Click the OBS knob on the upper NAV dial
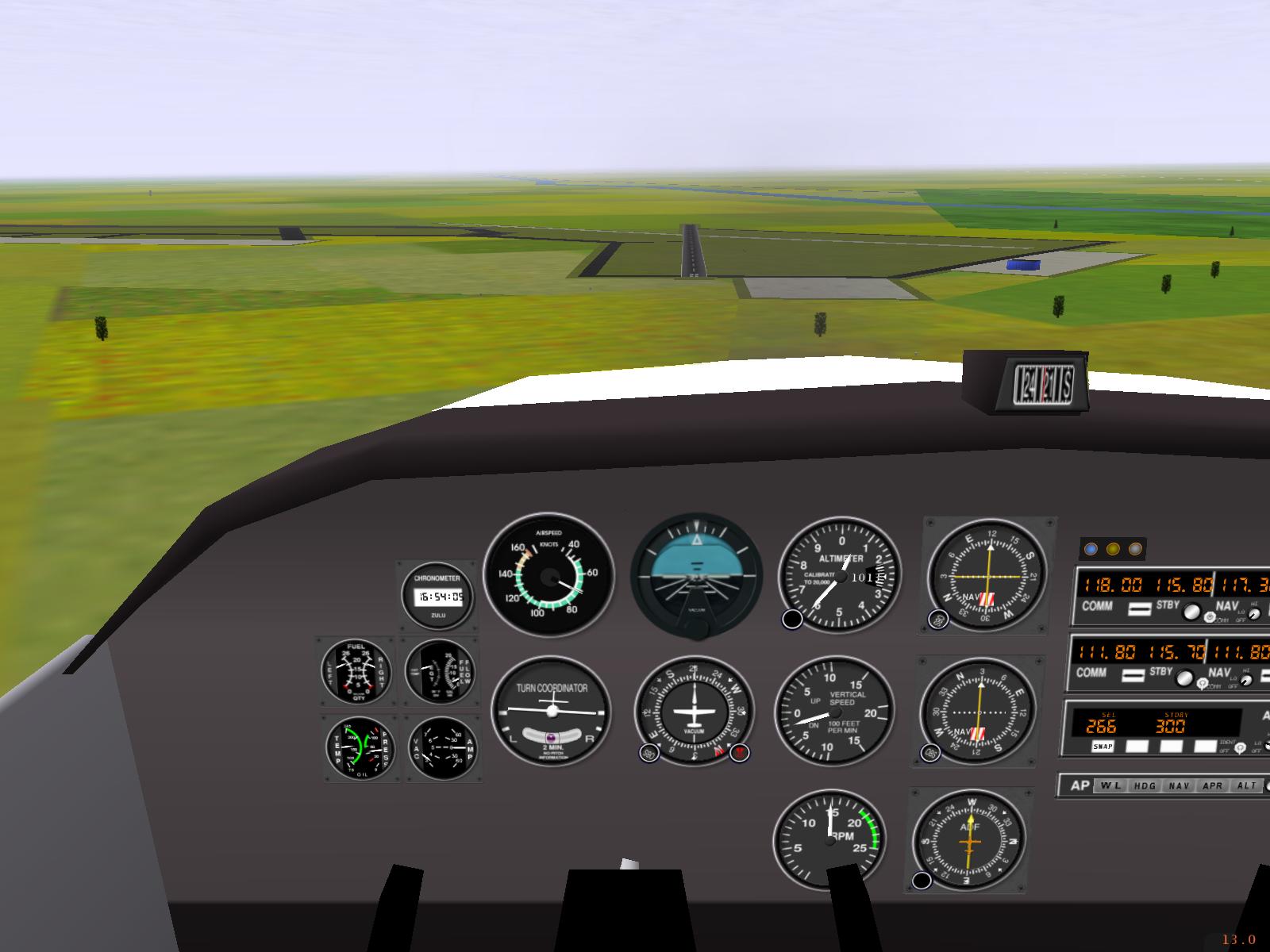The width and height of the screenshot is (1270, 952). tap(938, 620)
